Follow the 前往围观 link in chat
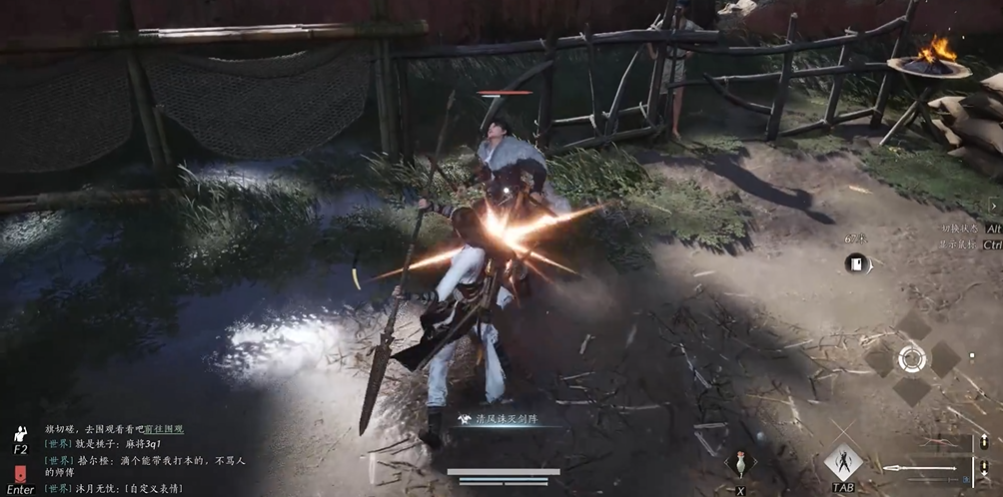The width and height of the screenshot is (1003, 497). [x=166, y=429]
